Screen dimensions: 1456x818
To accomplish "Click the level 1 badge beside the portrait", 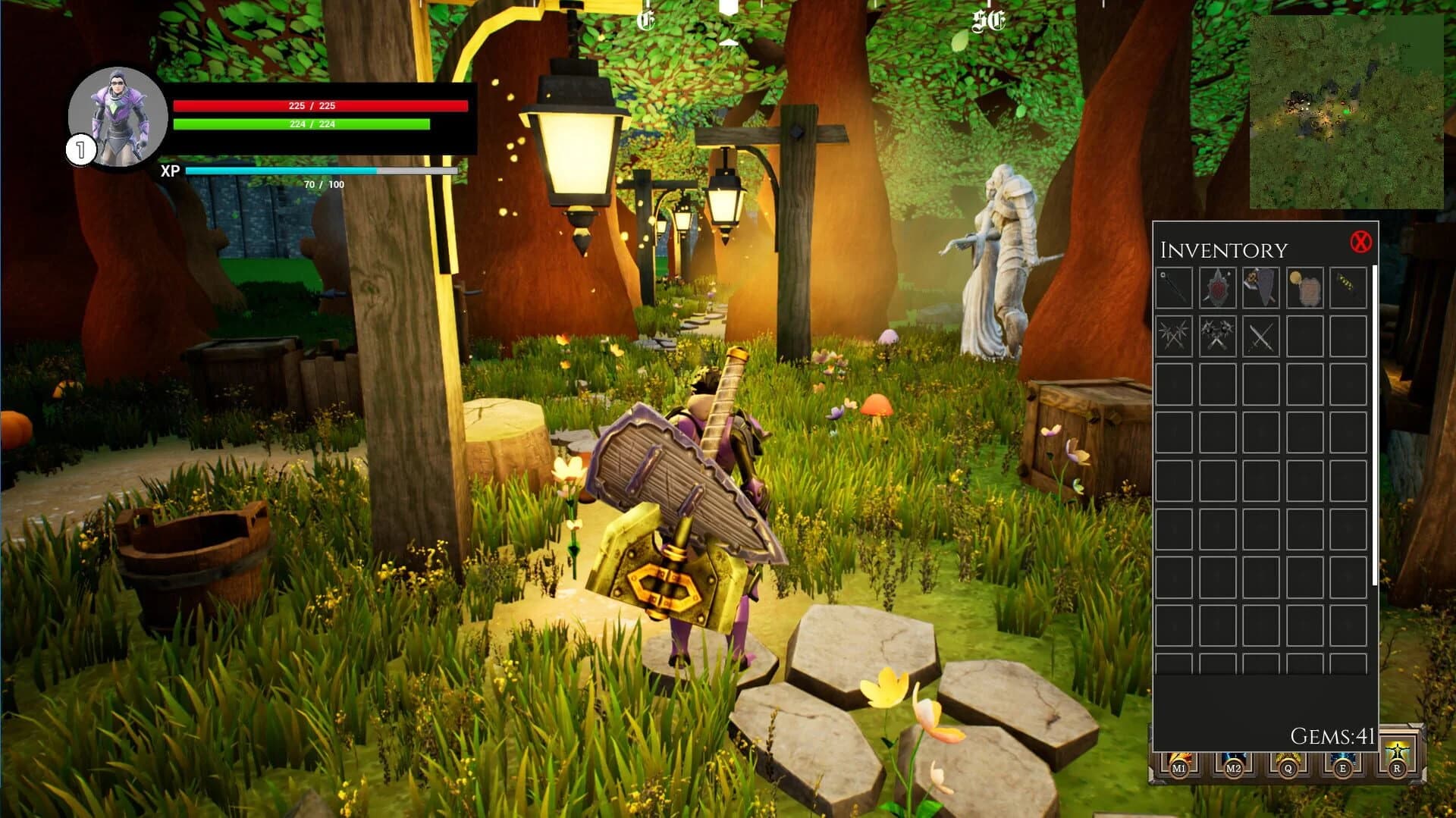I will pyautogui.click(x=78, y=149).
